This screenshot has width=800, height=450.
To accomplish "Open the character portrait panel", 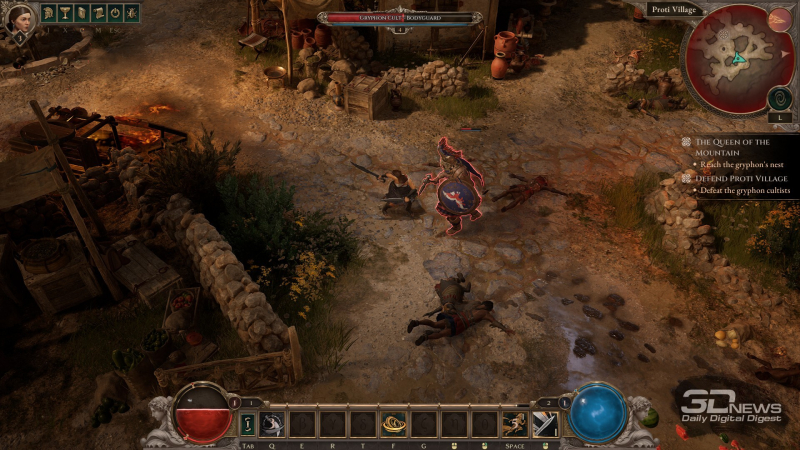I will tap(19, 19).
